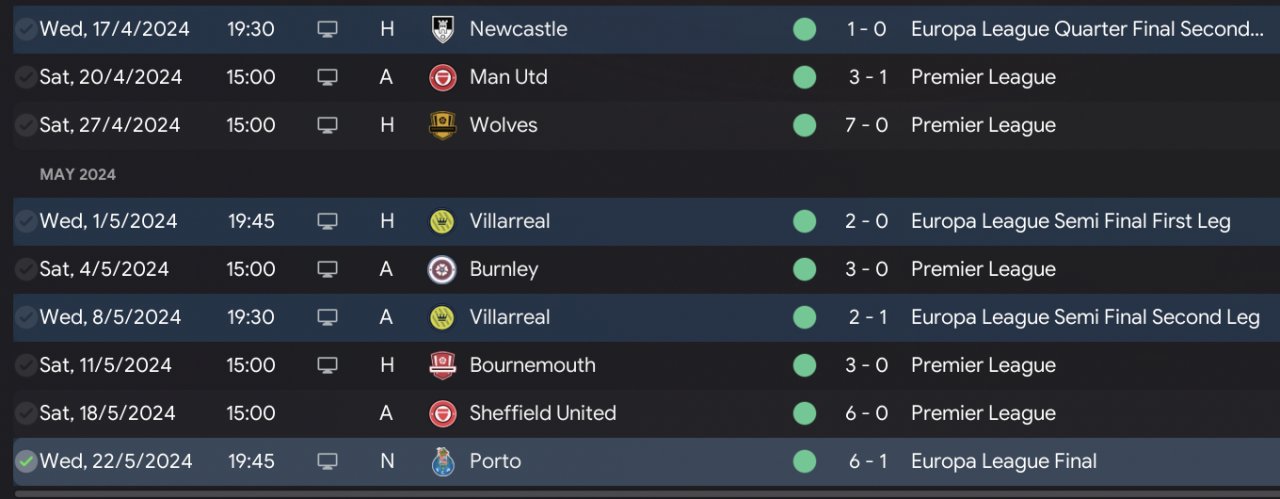Click the TV icon on the Burnley row

pos(327,269)
